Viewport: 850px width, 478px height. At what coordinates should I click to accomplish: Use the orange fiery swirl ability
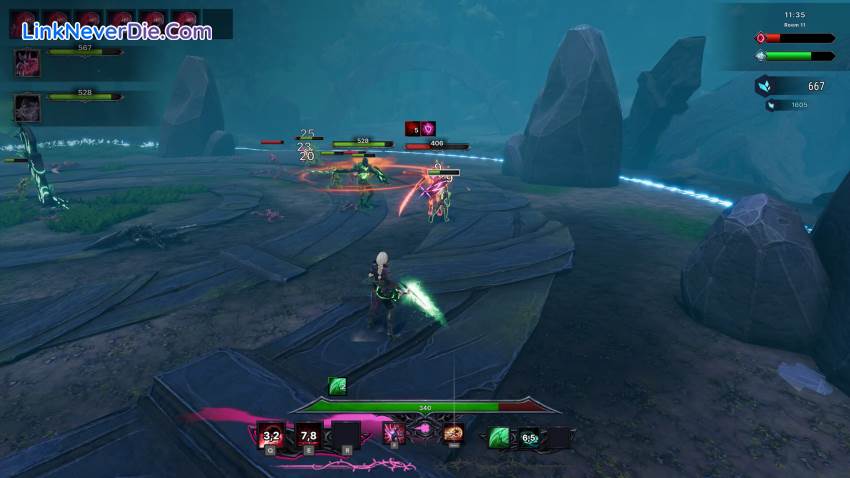click(453, 434)
